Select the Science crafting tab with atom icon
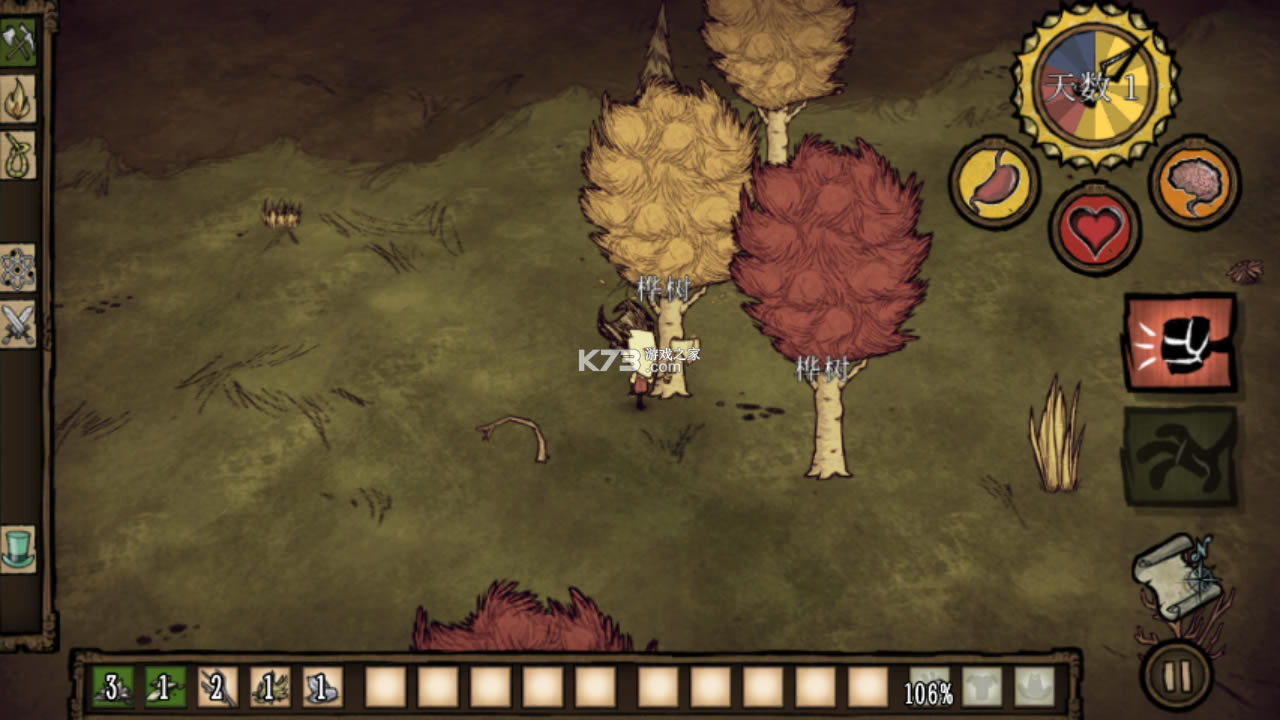Image resolution: width=1280 pixels, height=720 pixels. [18, 268]
